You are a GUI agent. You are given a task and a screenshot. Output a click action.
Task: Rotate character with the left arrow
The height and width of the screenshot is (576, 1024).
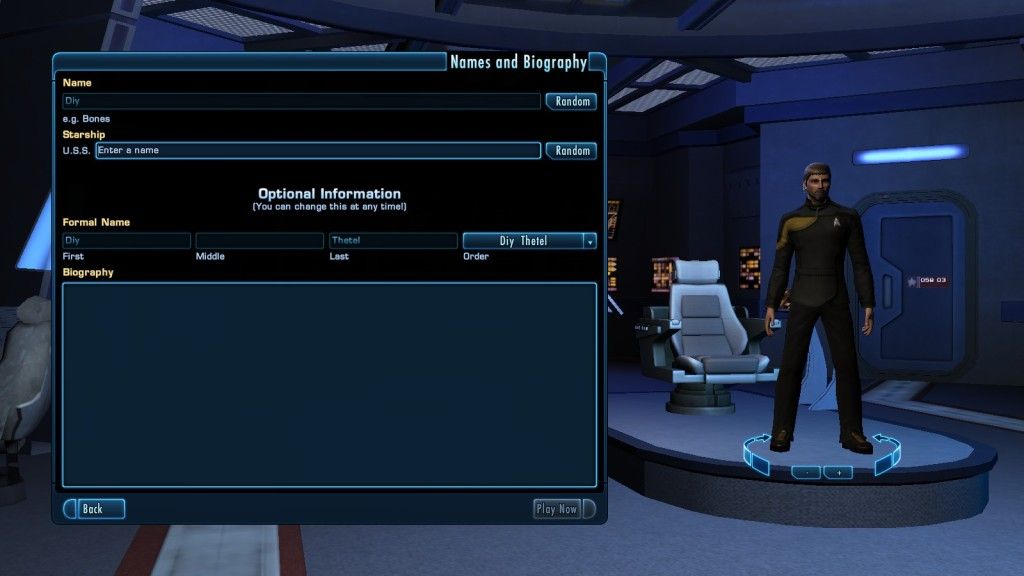pyautogui.click(x=757, y=454)
